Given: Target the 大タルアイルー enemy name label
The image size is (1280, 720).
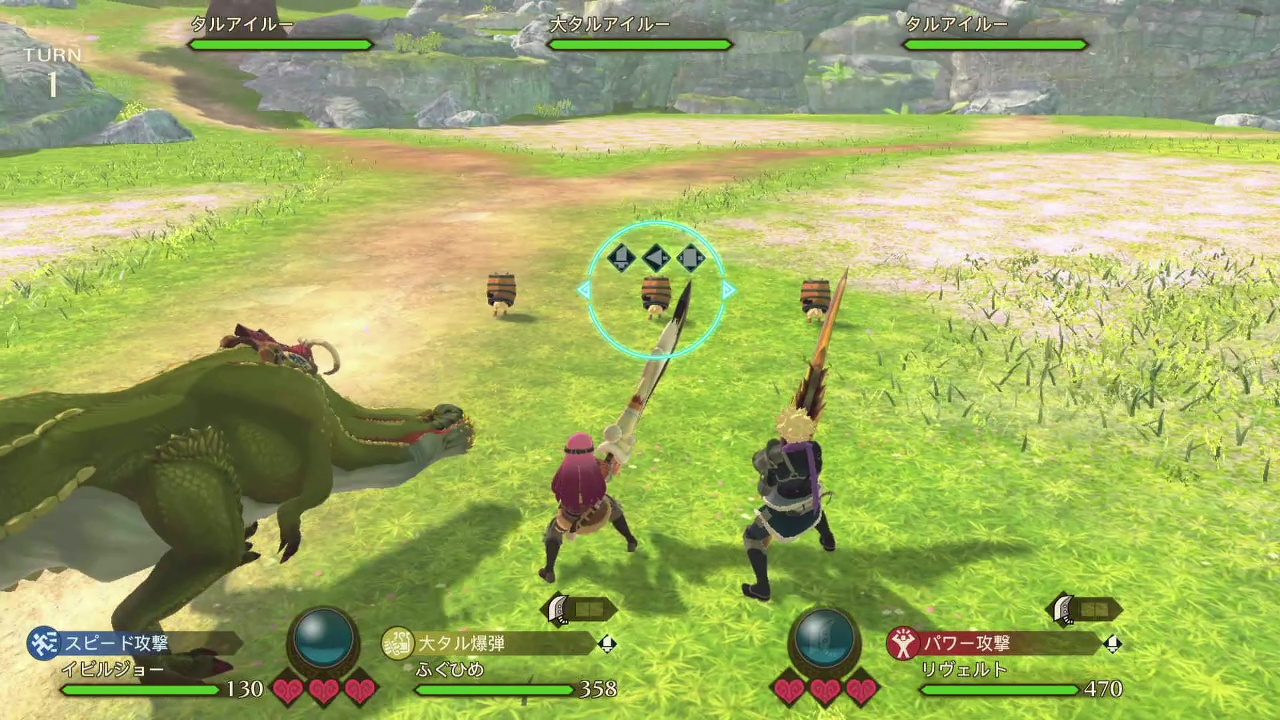Looking at the screenshot, I should 608,24.
